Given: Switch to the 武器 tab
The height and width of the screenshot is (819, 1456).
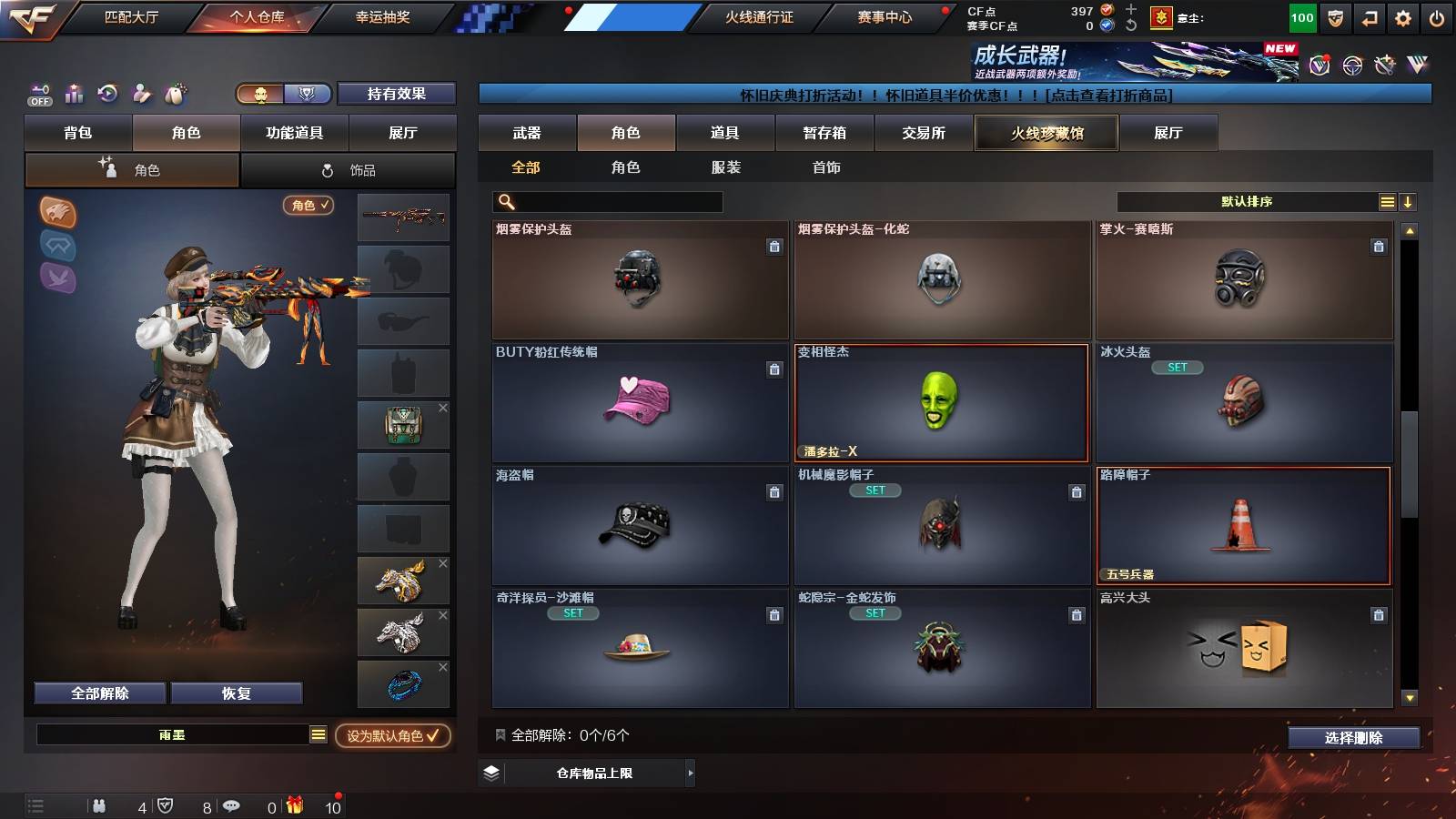Looking at the screenshot, I should coord(529,133).
